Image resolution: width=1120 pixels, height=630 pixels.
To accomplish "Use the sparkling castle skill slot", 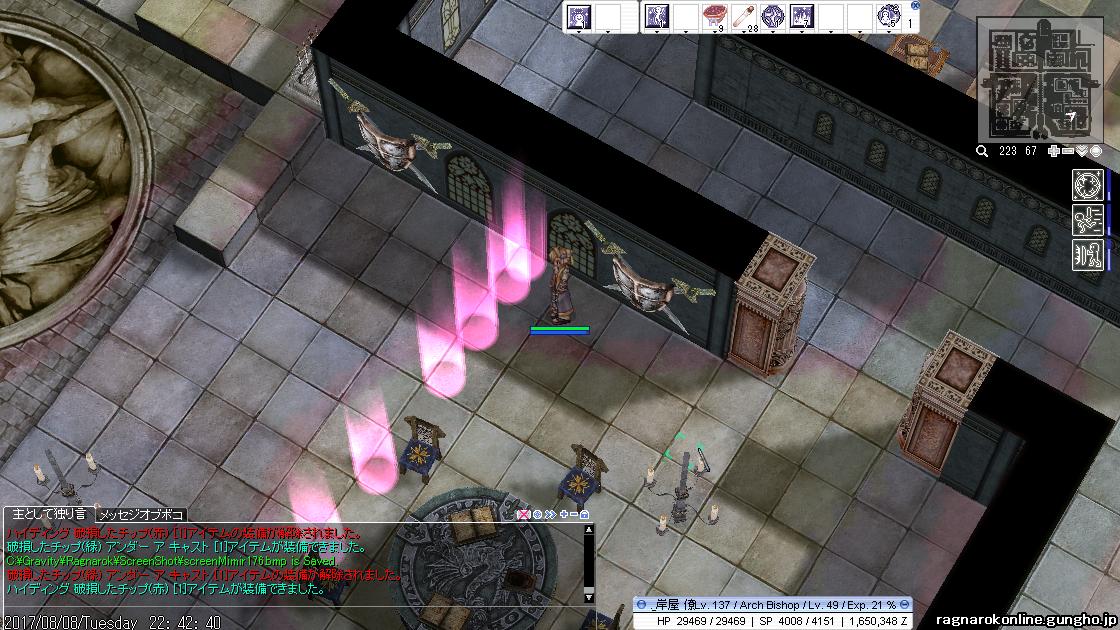I will [x=802, y=16].
